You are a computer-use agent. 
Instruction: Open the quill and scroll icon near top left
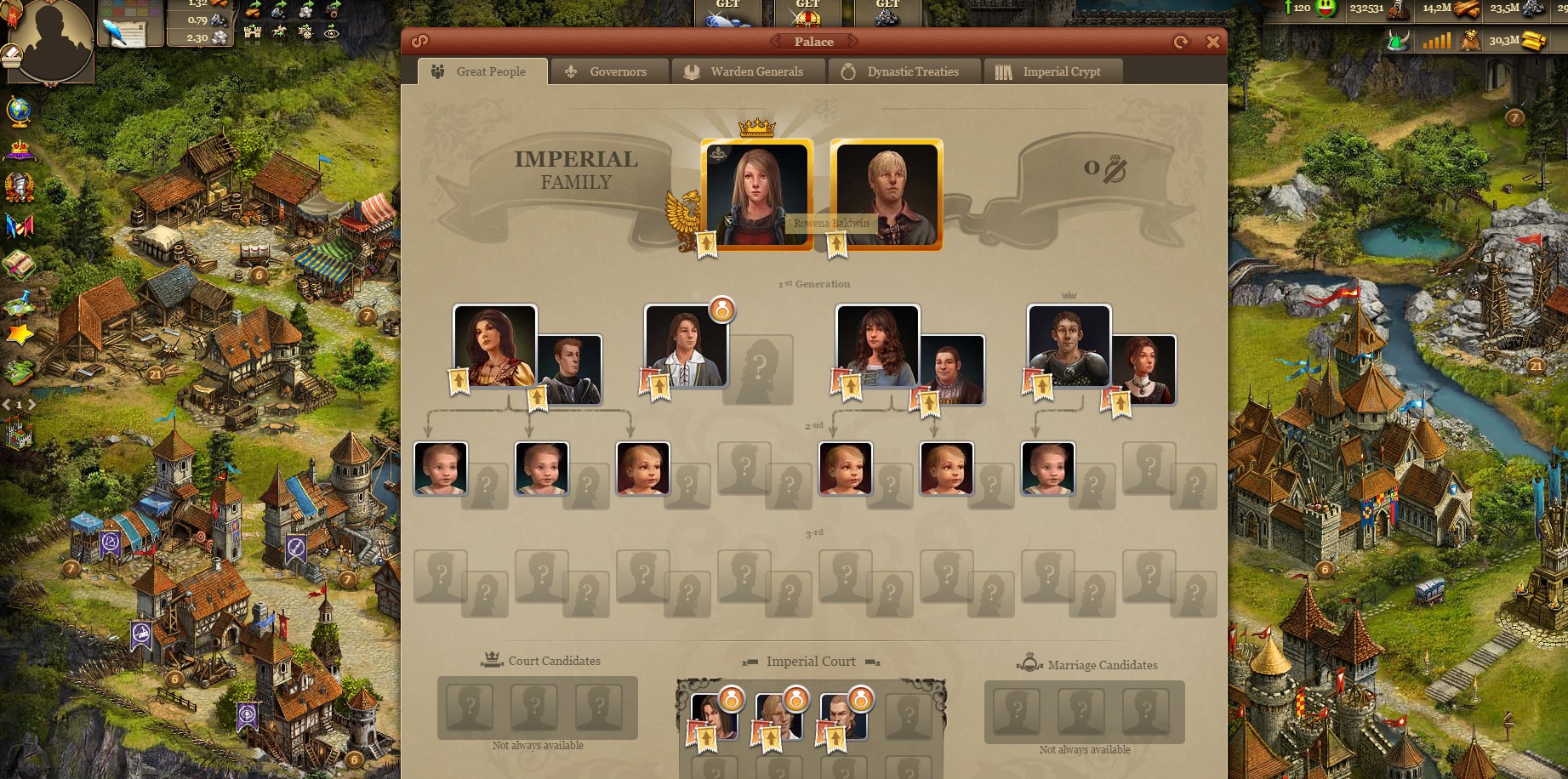coord(124,33)
